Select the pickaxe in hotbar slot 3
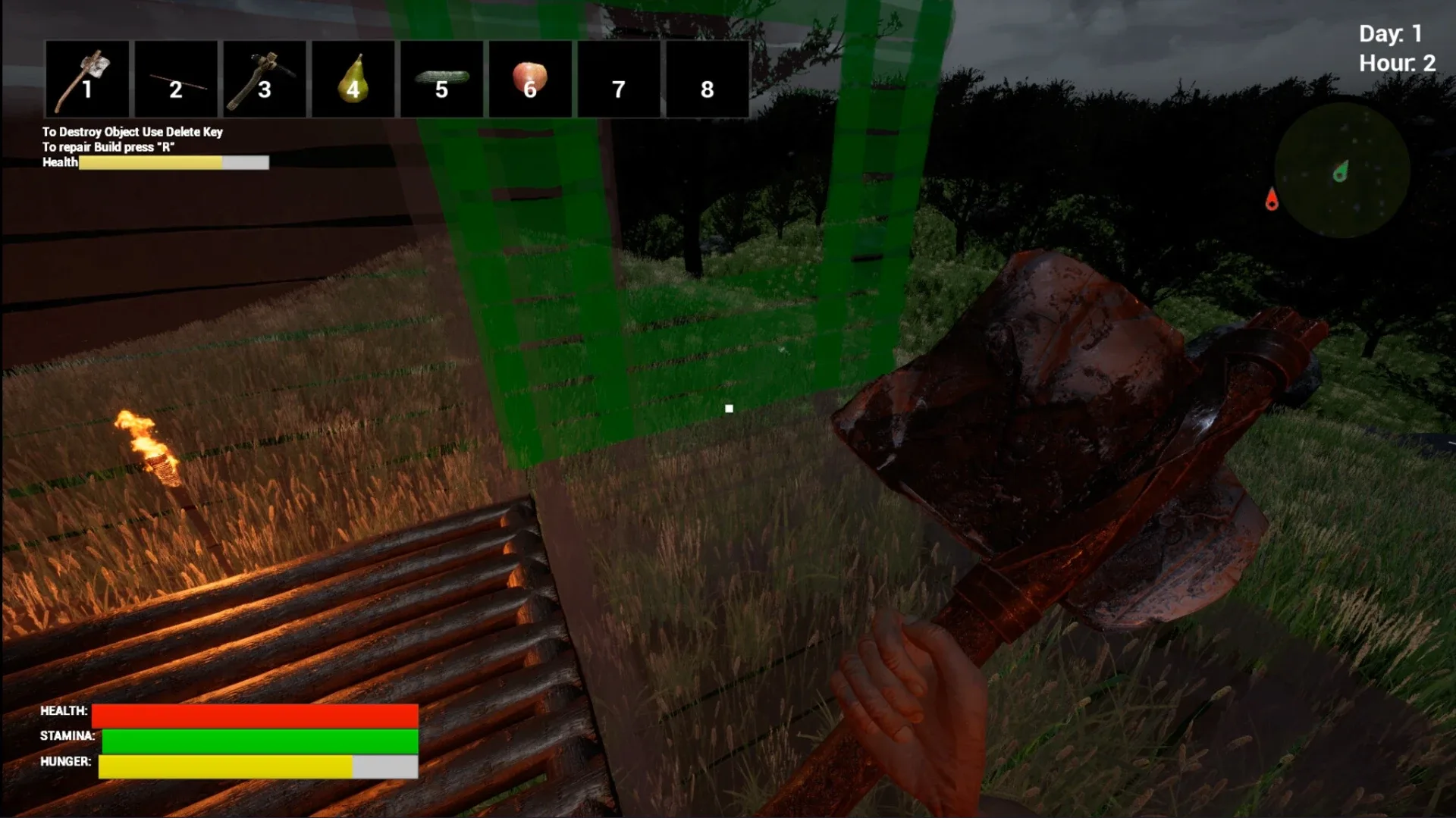This screenshot has width=1456, height=818. (x=264, y=79)
